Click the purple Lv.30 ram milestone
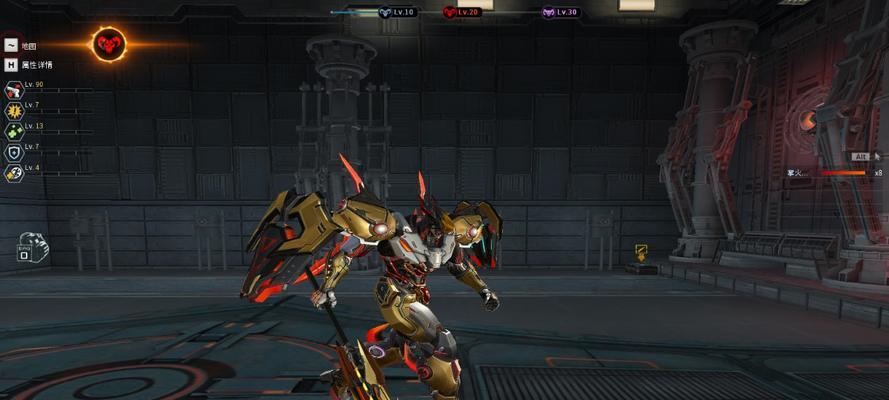 [x=548, y=12]
